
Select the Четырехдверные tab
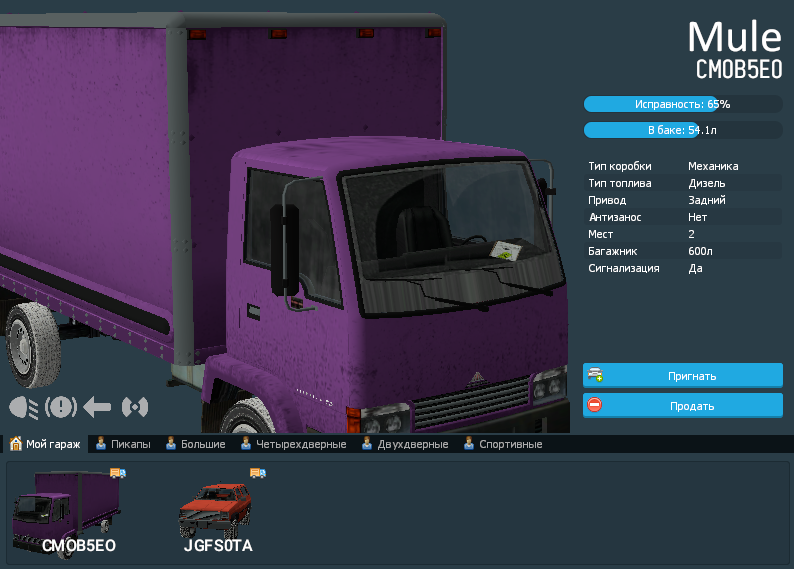[x=293, y=444]
